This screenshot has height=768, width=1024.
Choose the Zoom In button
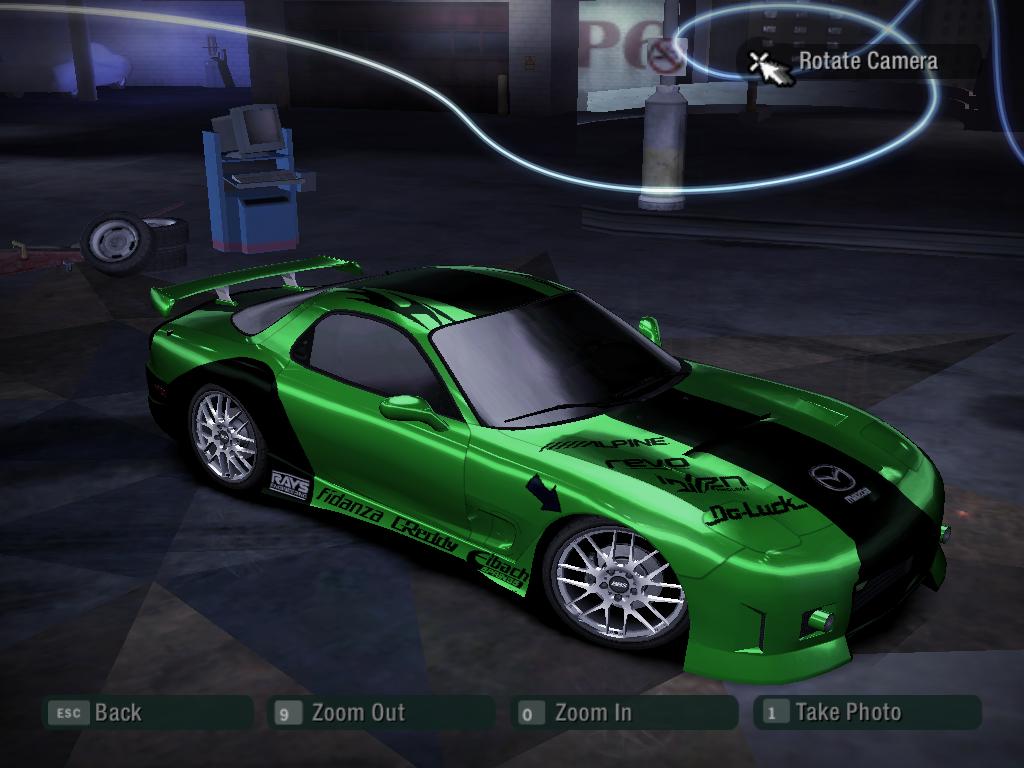pos(592,713)
